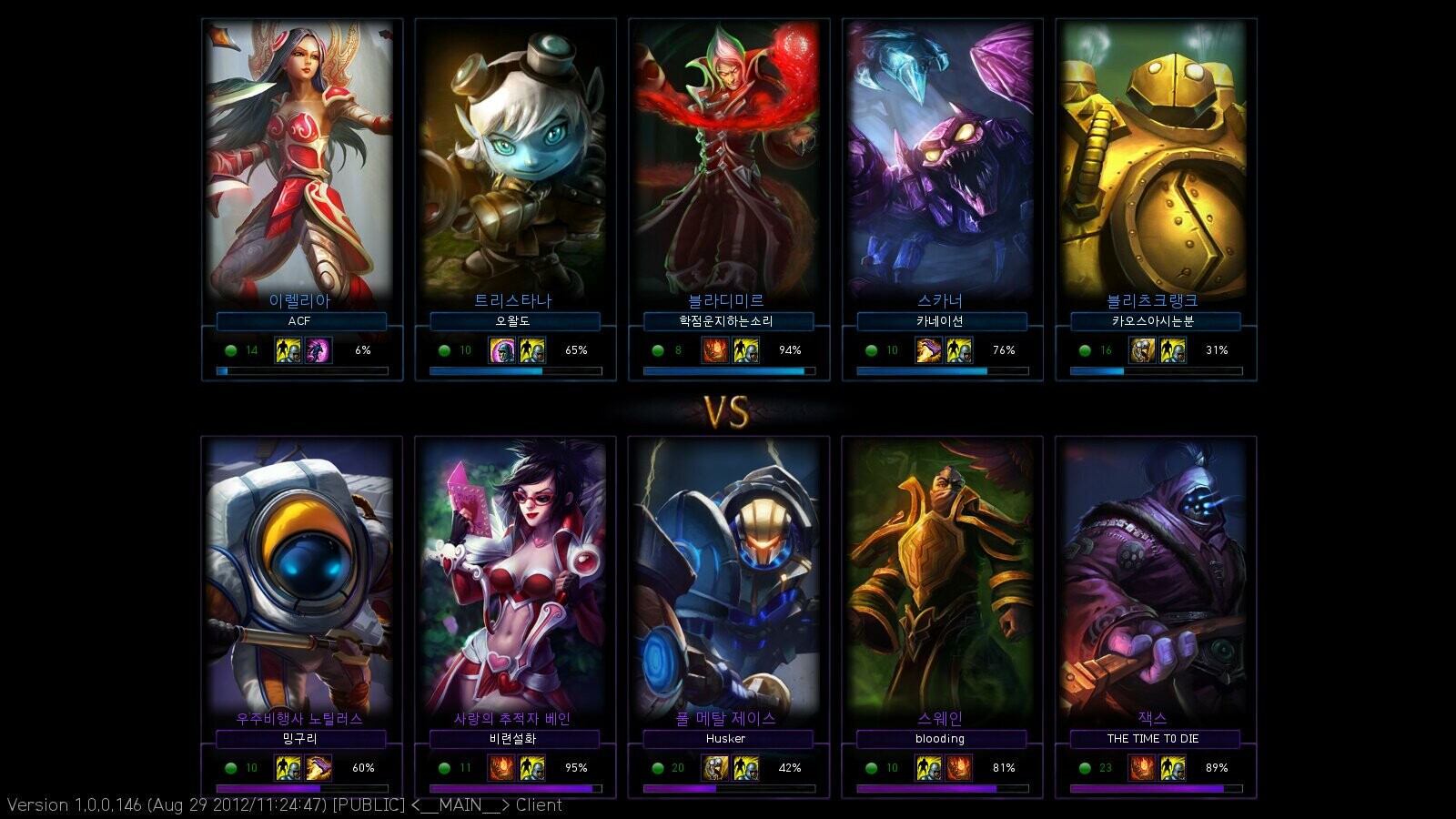Select Skarner's Smite spell icon
The height and width of the screenshot is (819, 1456).
[928, 350]
